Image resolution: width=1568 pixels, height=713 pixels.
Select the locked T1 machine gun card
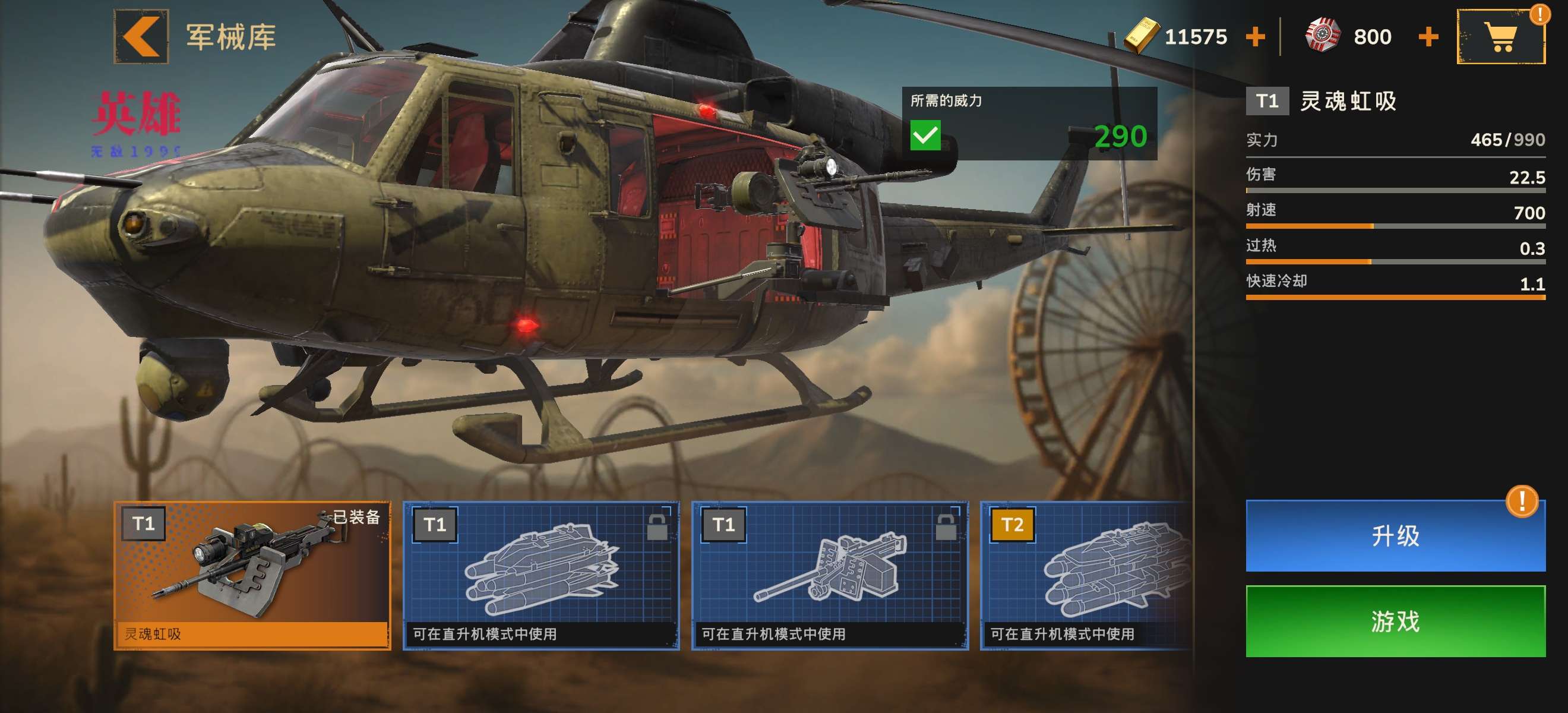tap(829, 575)
